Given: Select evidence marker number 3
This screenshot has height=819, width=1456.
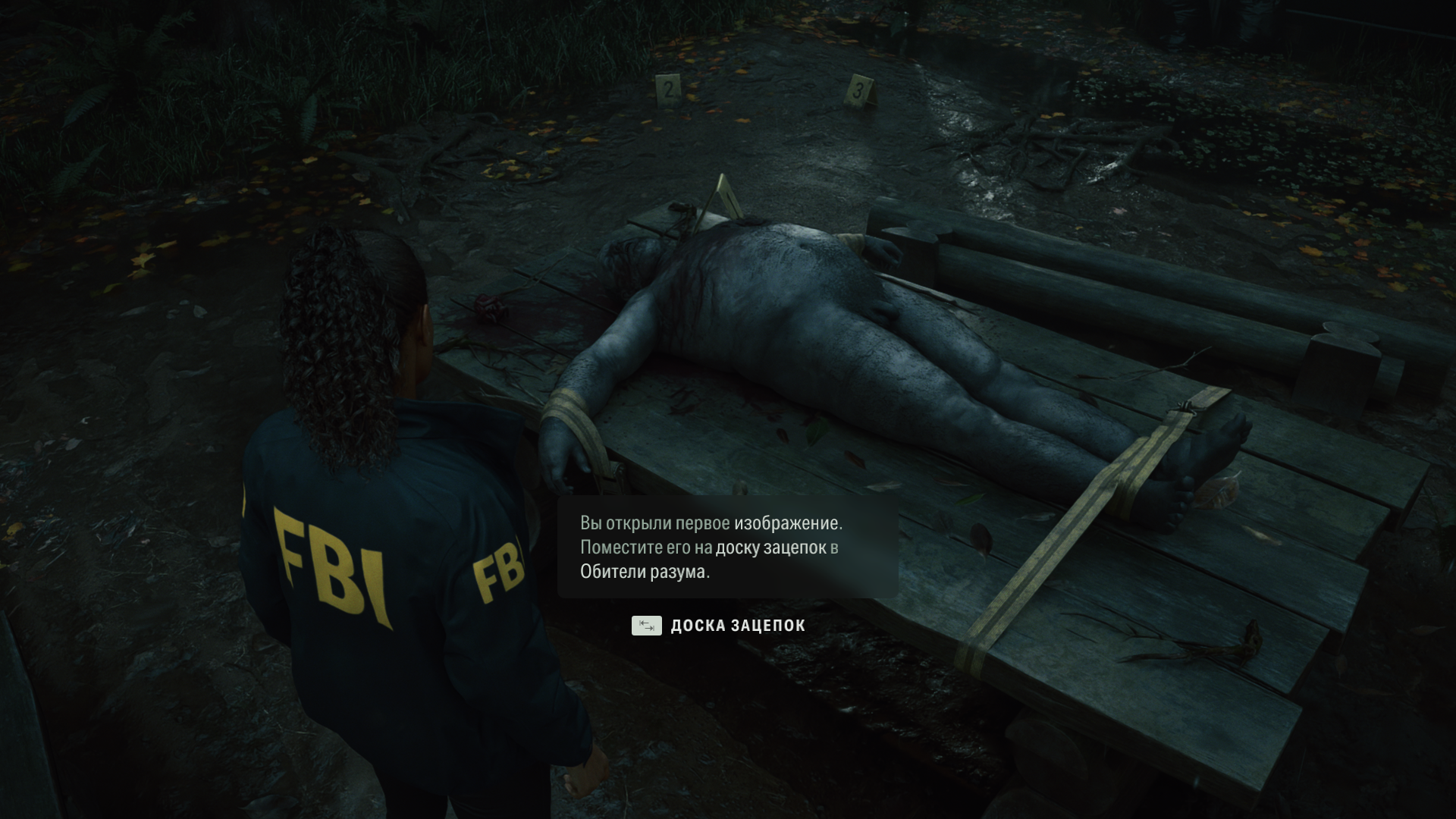Looking at the screenshot, I should click(x=858, y=90).
